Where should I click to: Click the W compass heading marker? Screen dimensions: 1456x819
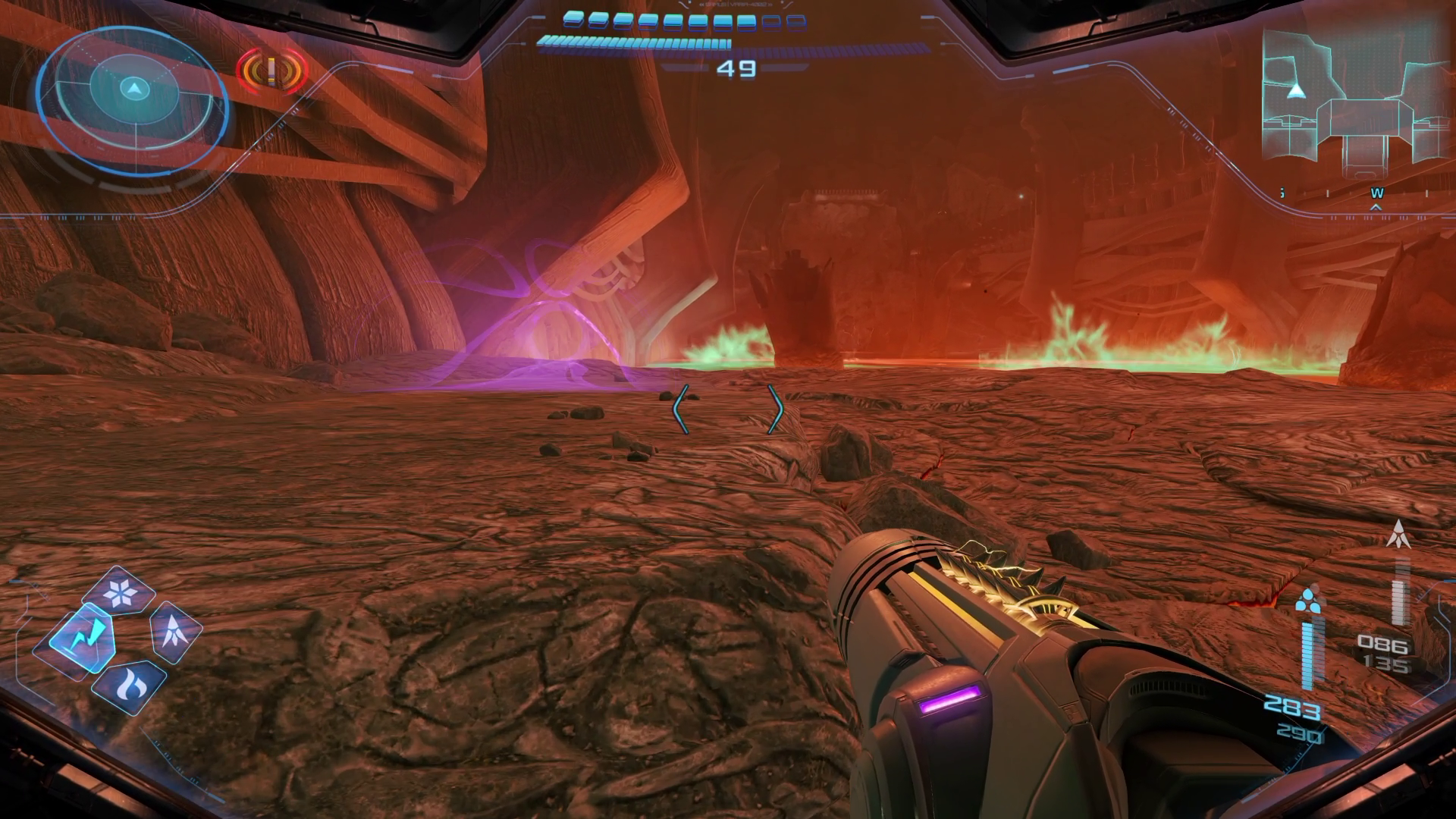[1376, 194]
